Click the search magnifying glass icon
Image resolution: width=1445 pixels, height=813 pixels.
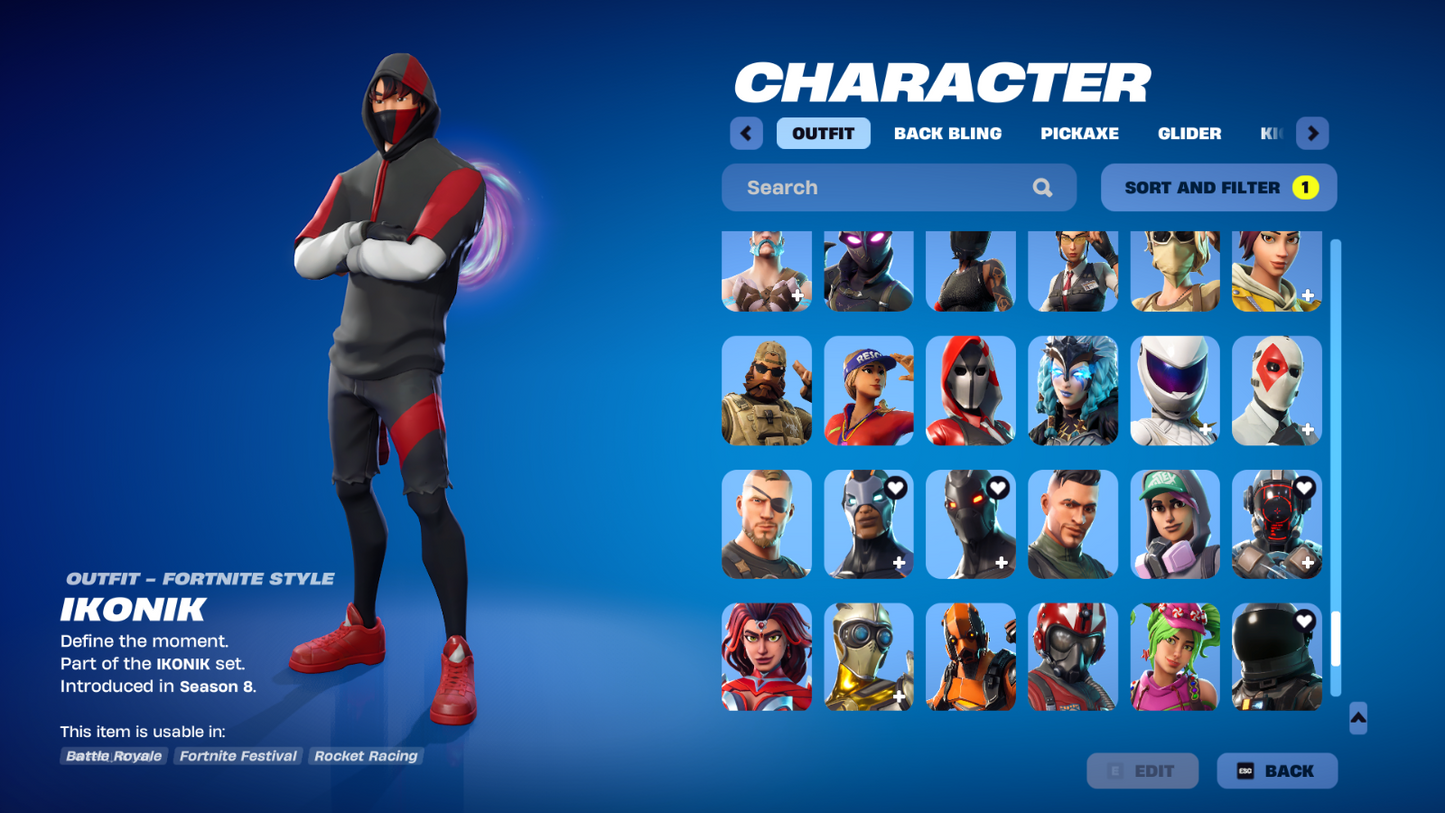tap(1042, 187)
